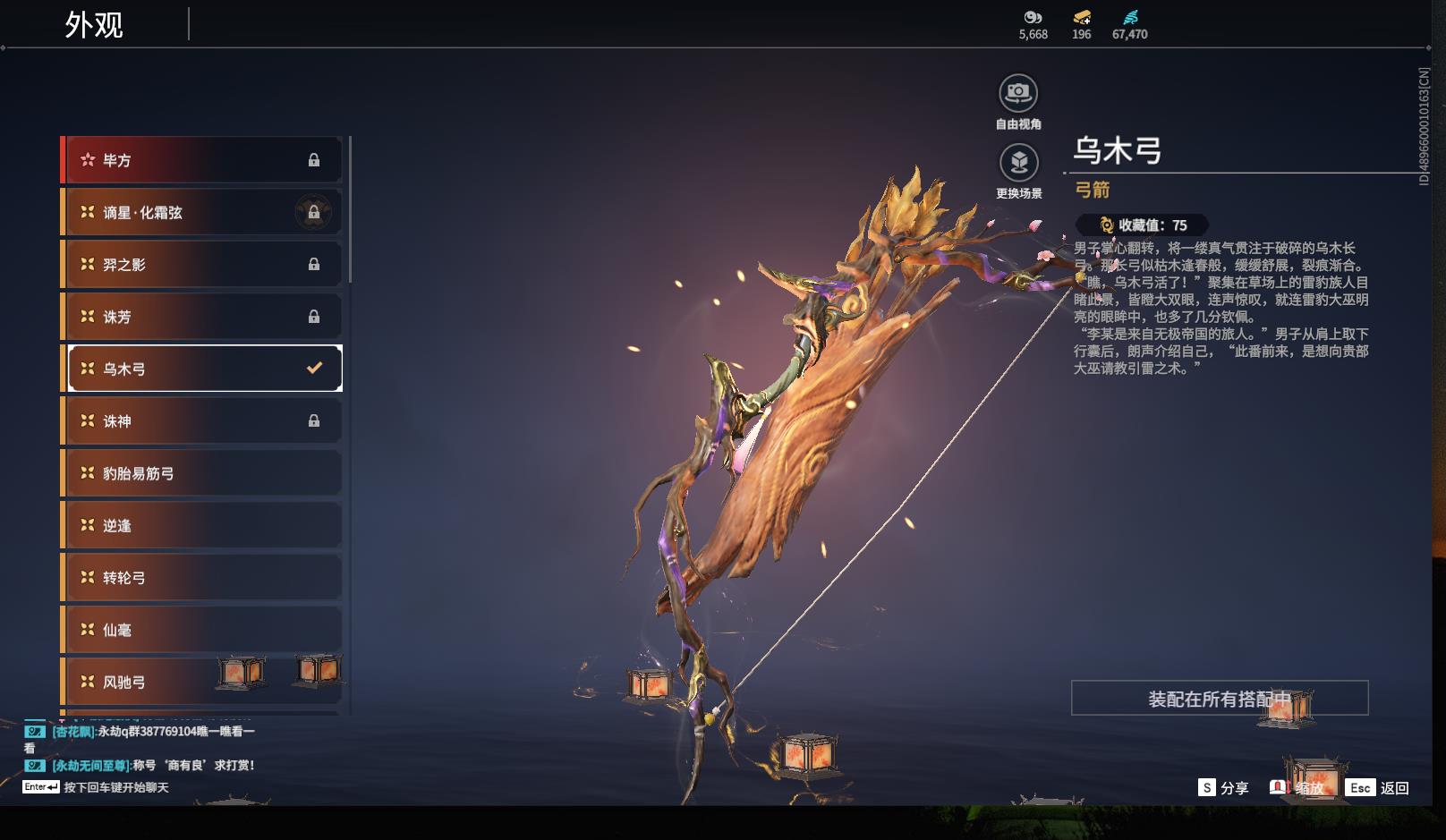This screenshot has width=1446, height=840.
Task: Select the 豹胎易筋弓 skin
Action: tap(202, 473)
